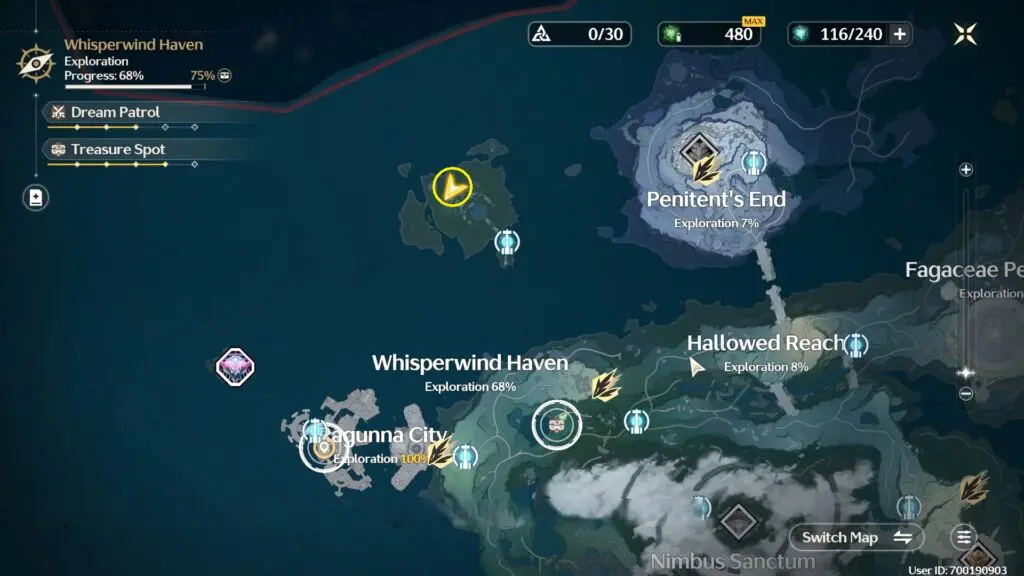The height and width of the screenshot is (576, 1024).
Task: Add more Astrite with the plus button
Action: pyautogui.click(x=899, y=34)
